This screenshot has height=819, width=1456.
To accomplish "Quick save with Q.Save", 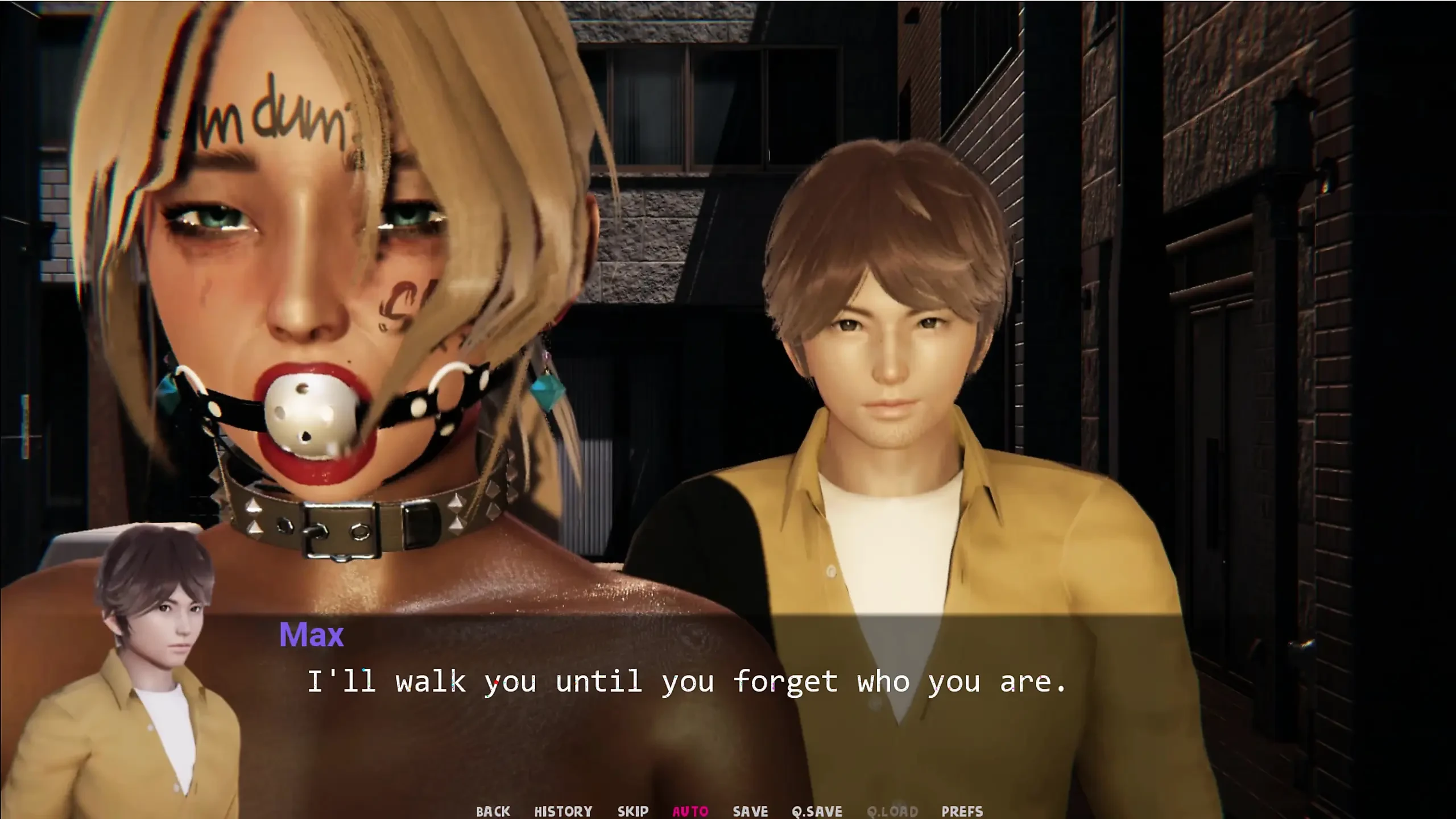I will click(817, 811).
